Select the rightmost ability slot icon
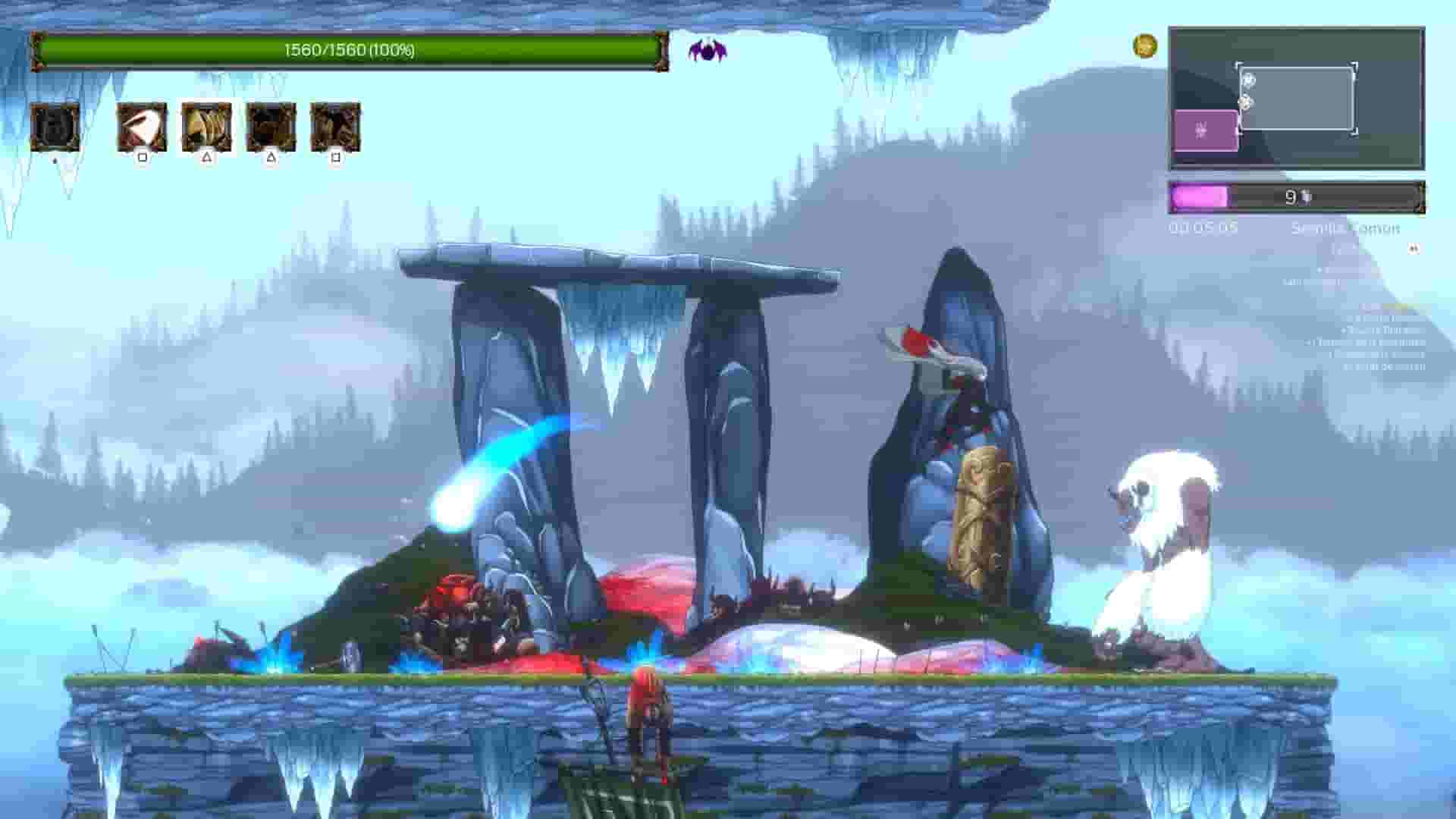Viewport: 1456px width, 819px height. (x=337, y=128)
